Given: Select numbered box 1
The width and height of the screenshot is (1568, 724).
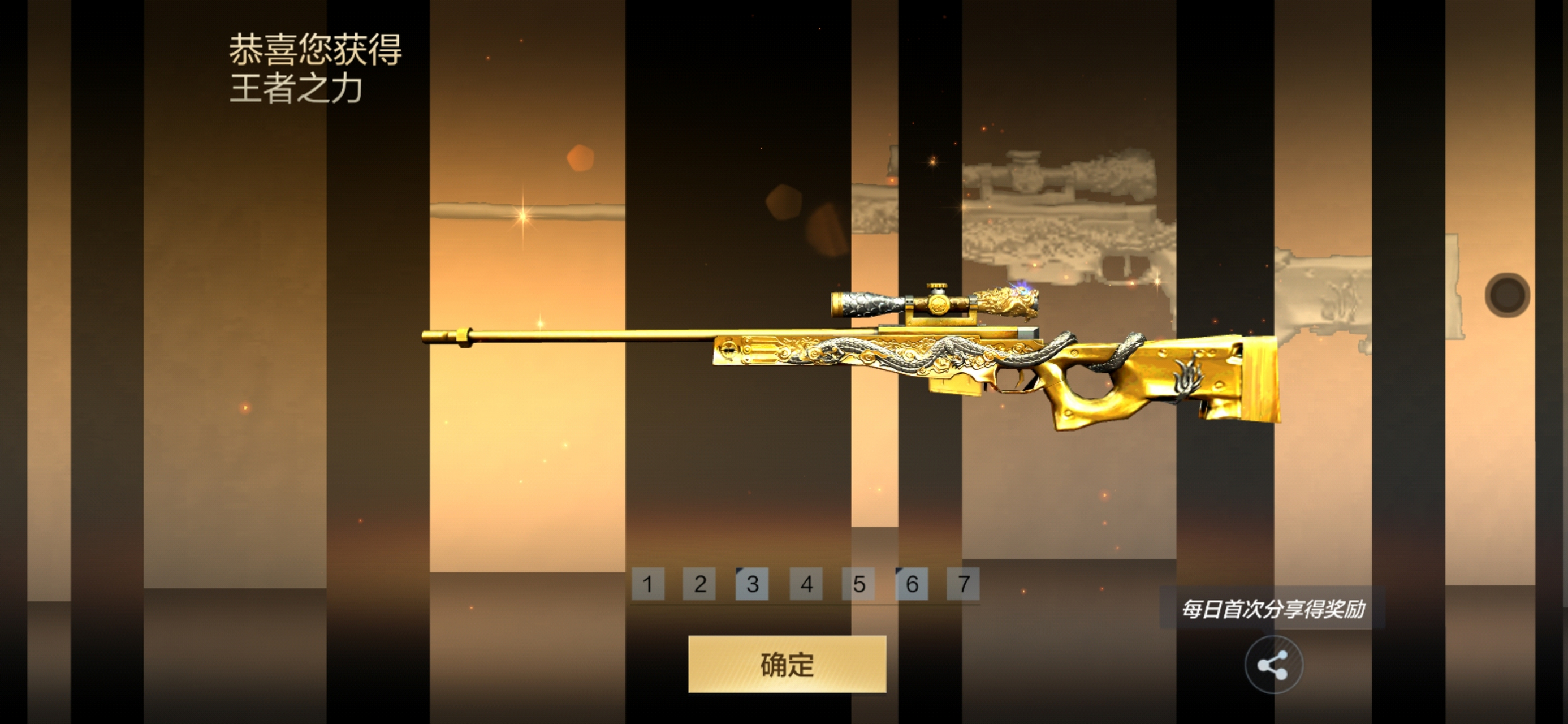Looking at the screenshot, I should coord(647,584).
